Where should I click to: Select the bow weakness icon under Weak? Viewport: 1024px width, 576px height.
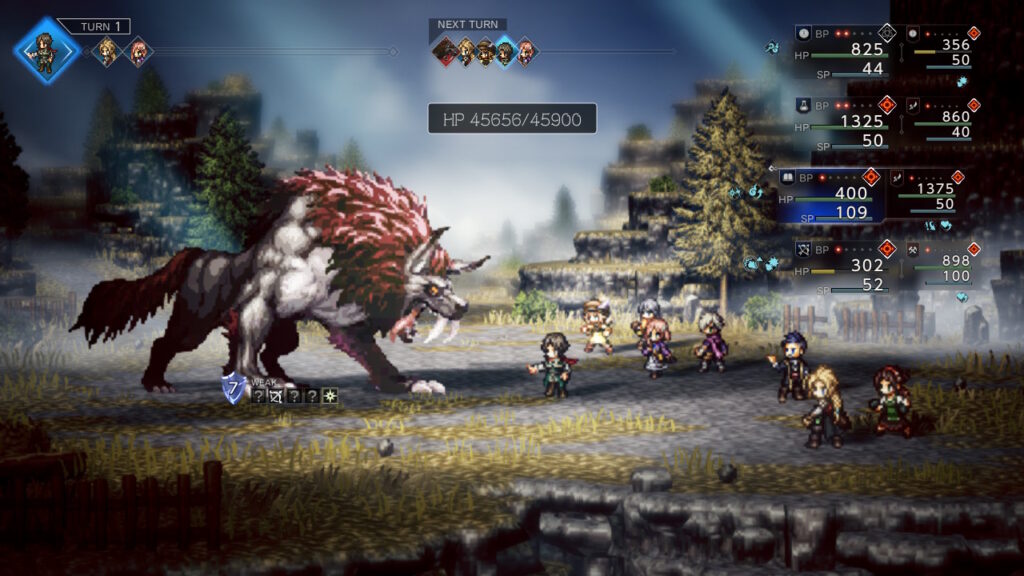[276, 396]
